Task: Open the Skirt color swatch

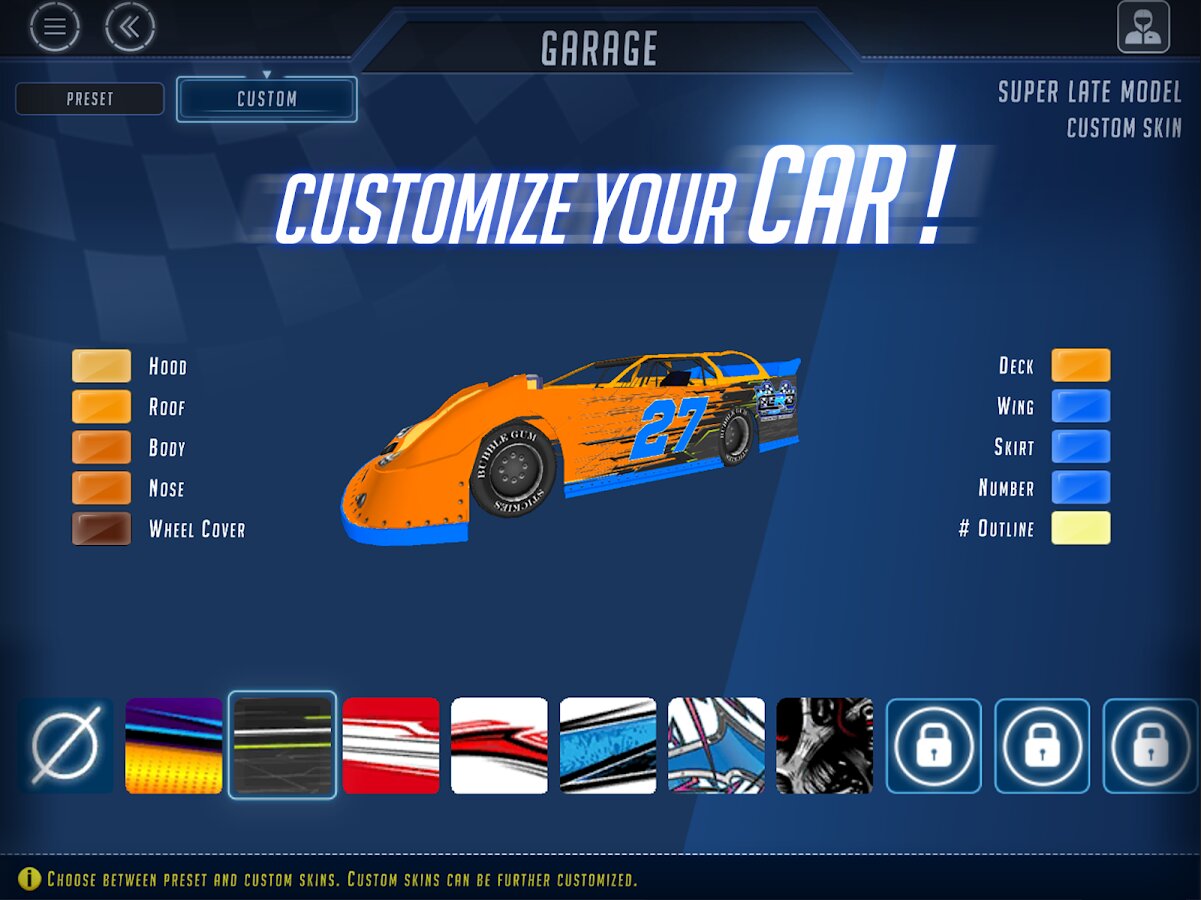Action: [x=1081, y=447]
